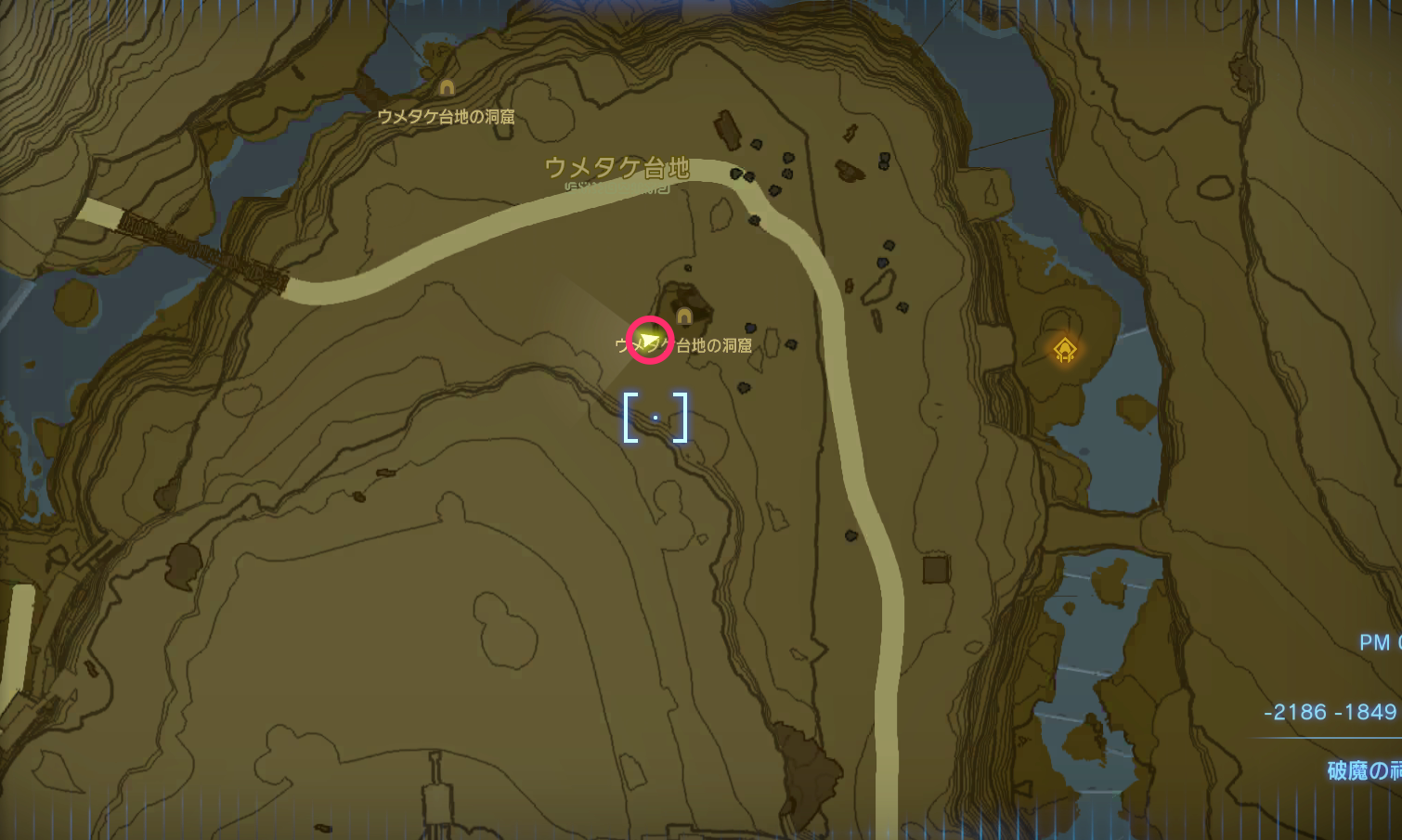Click the cave icon above ウメタケ台地の洞窟 label top-left

point(448,86)
